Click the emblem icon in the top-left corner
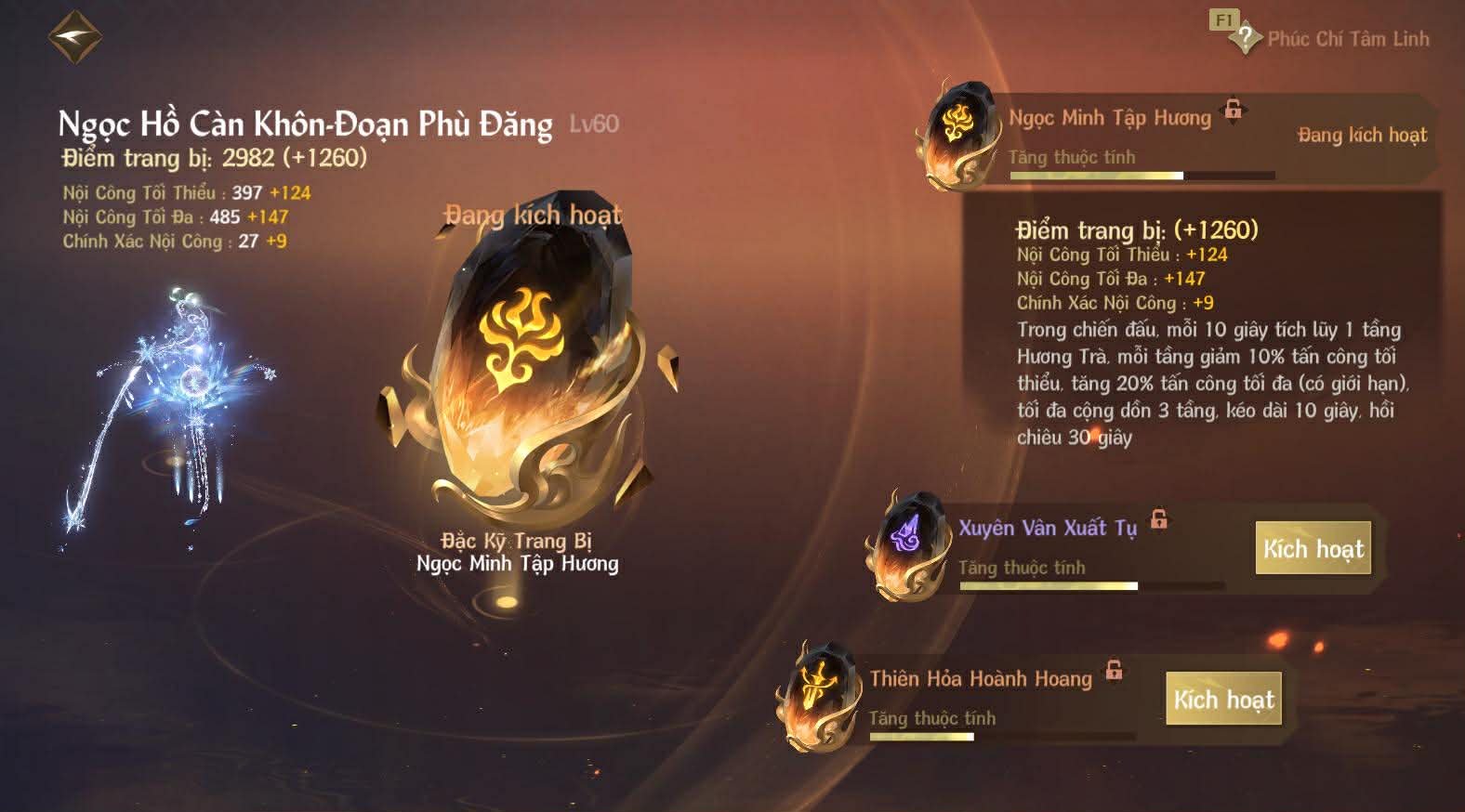 (x=74, y=35)
